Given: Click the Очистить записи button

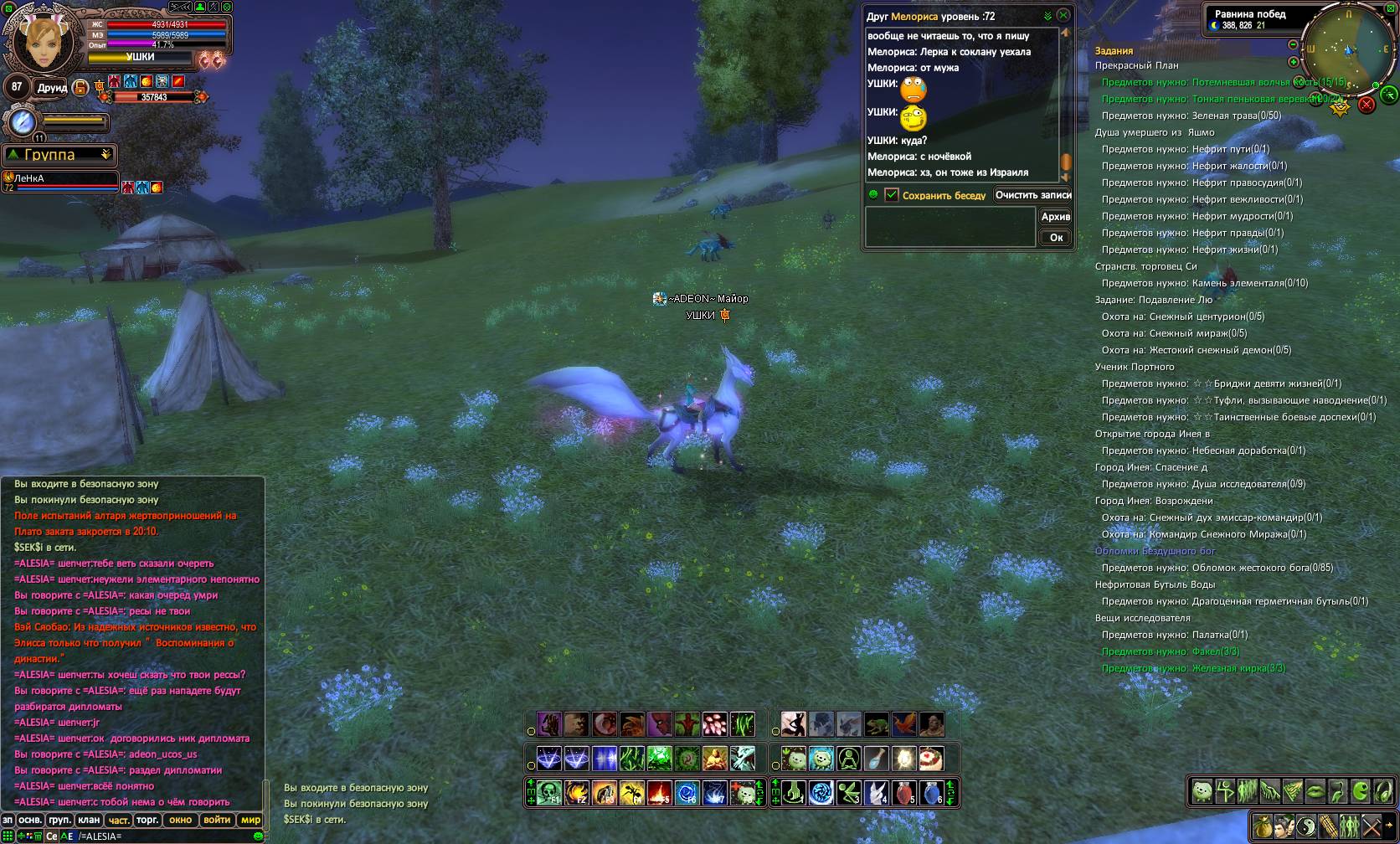Looking at the screenshot, I should [x=1033, y=195].
